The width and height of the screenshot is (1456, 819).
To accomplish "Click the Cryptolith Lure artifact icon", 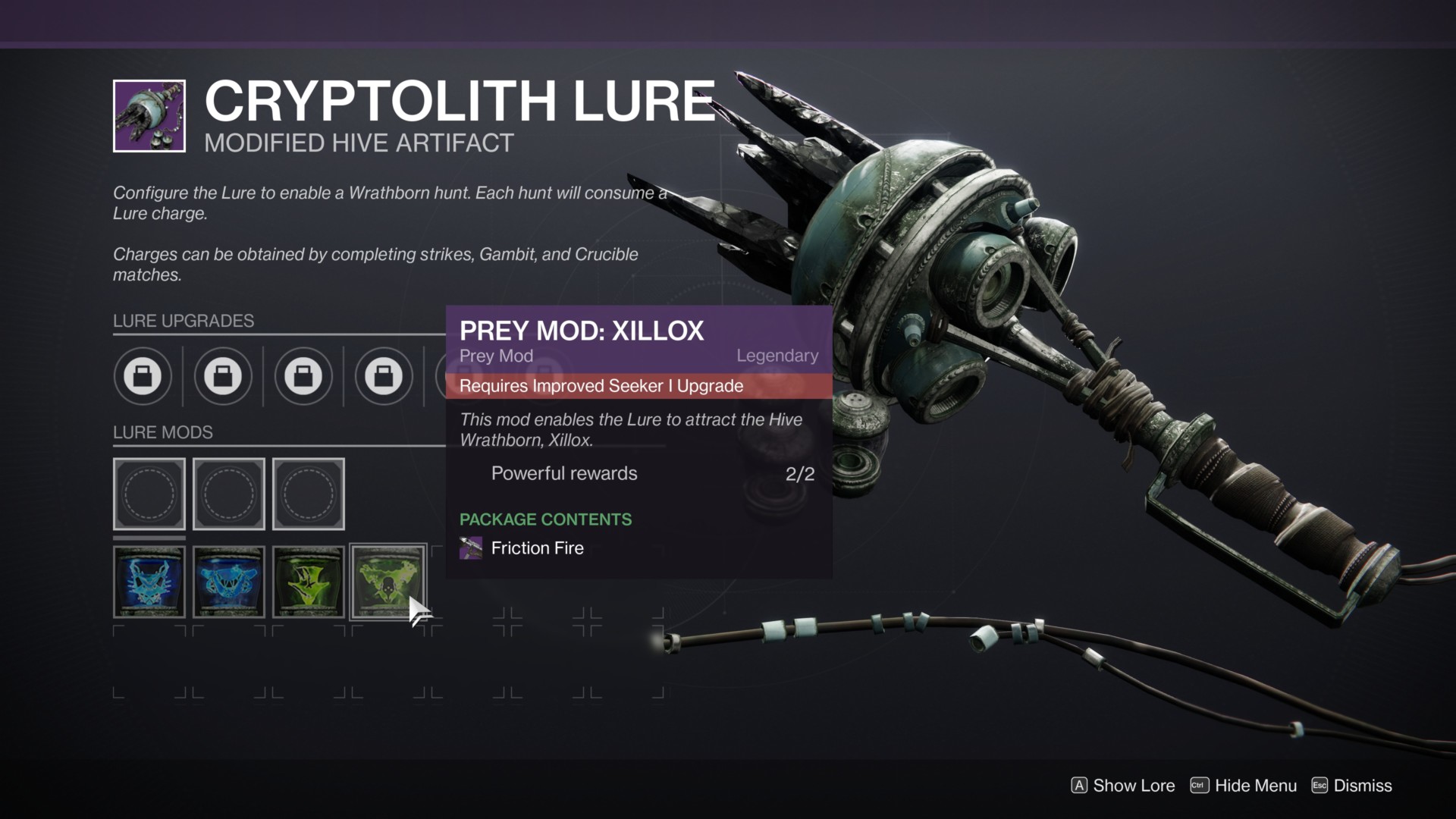I will (x=149, y=115).
